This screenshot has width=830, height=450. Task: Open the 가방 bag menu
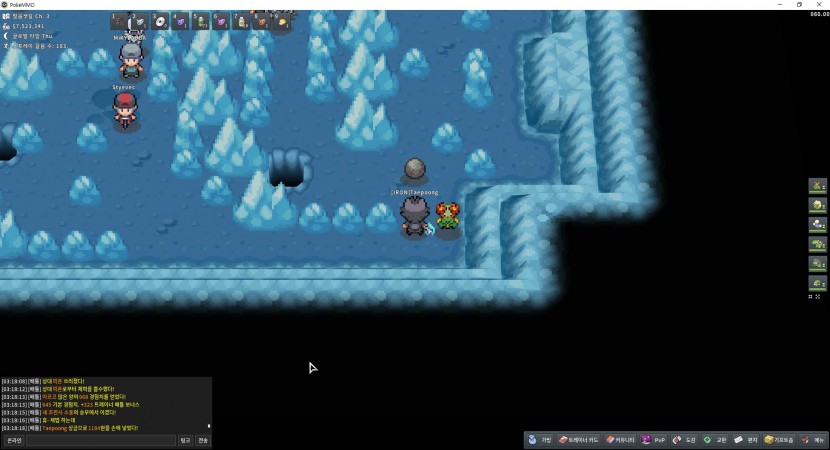pos(541,440)
